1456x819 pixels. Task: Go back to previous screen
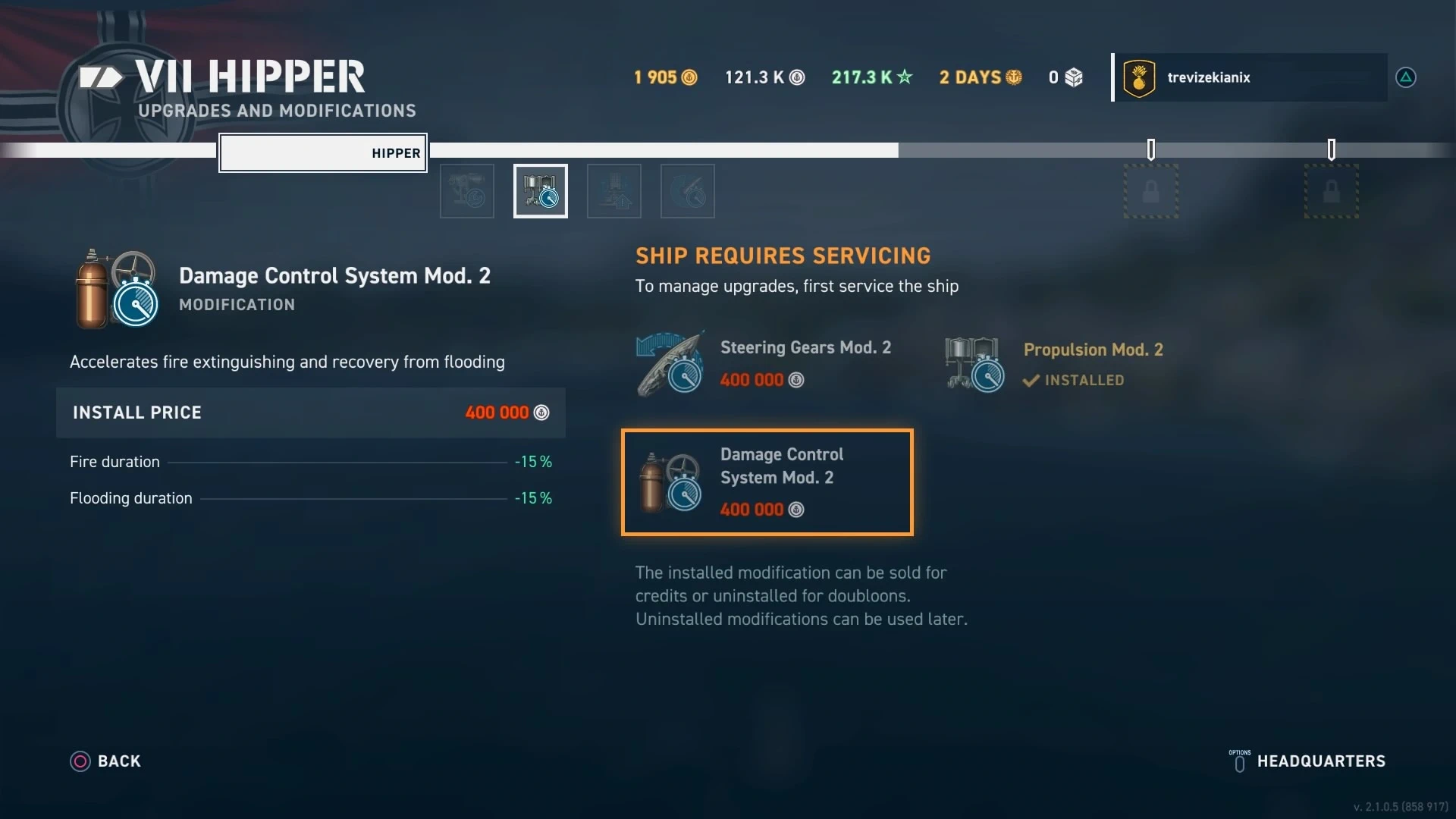pos(106,761)
